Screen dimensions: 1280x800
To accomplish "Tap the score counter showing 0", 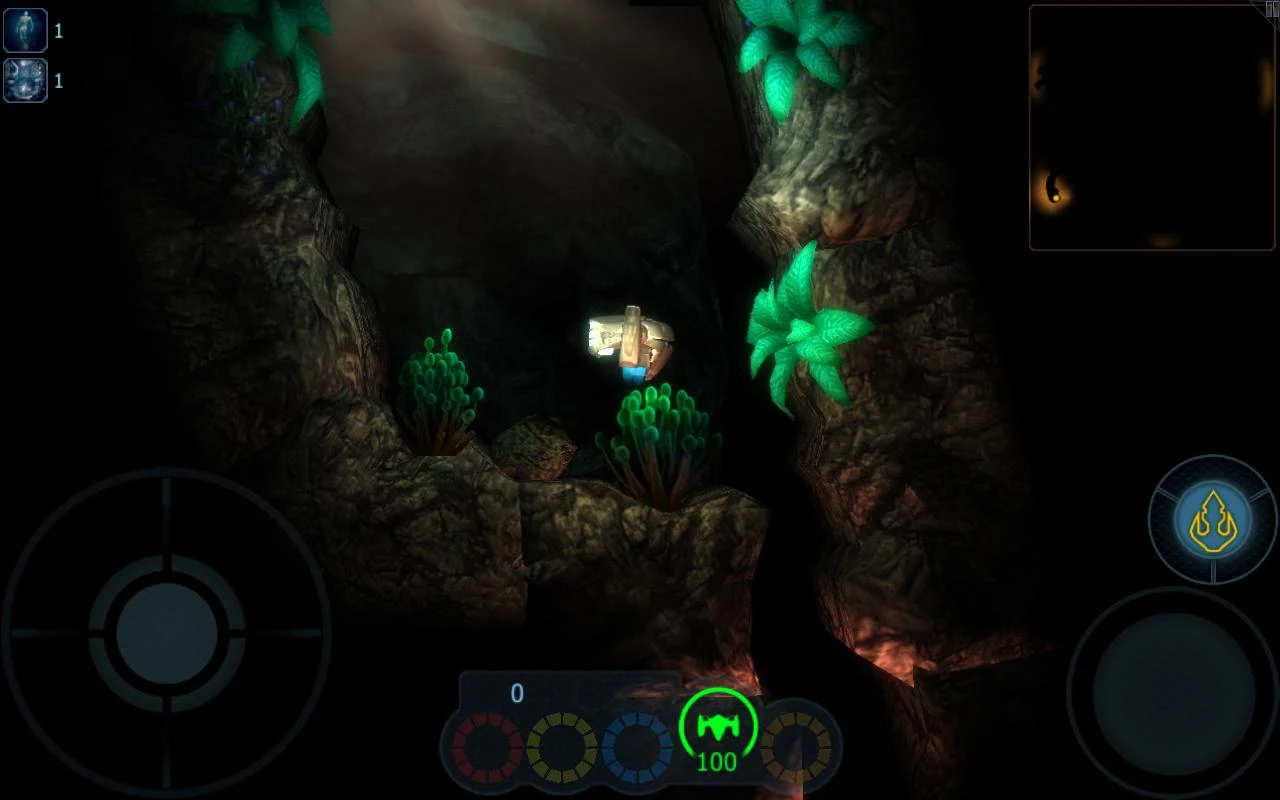I will click(518, 692).
